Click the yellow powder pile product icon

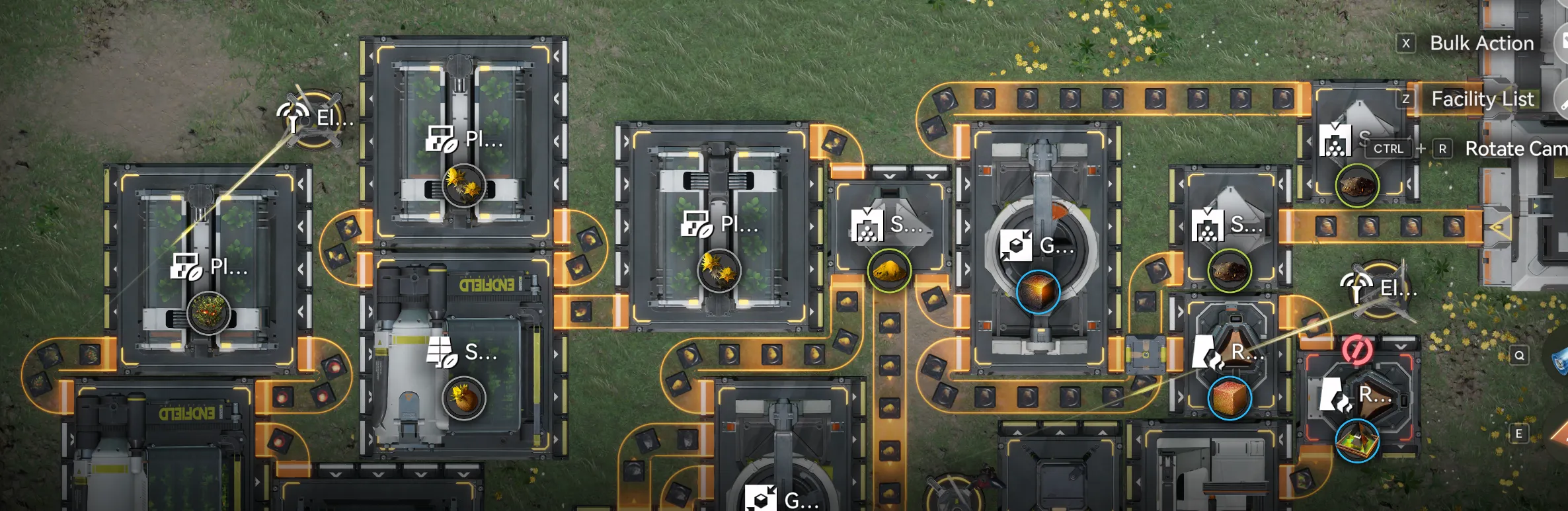pos(889,270)
